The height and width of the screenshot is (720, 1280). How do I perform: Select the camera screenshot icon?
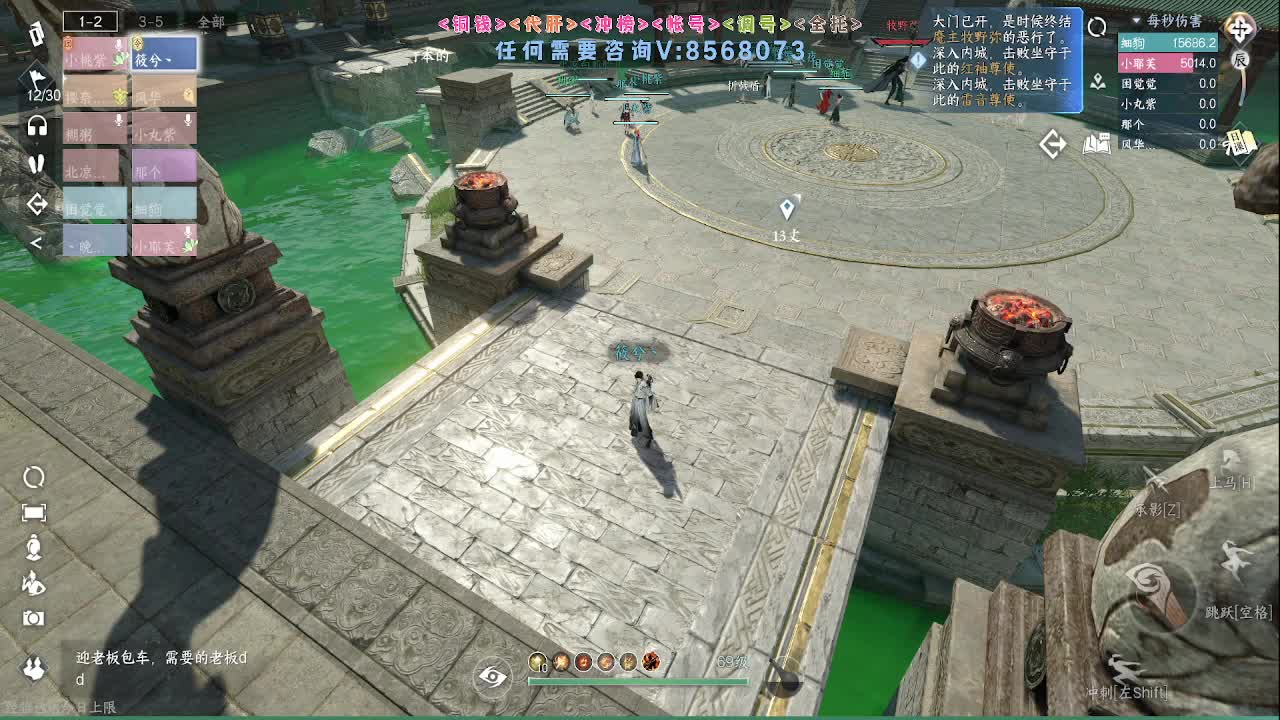point(33,617)
